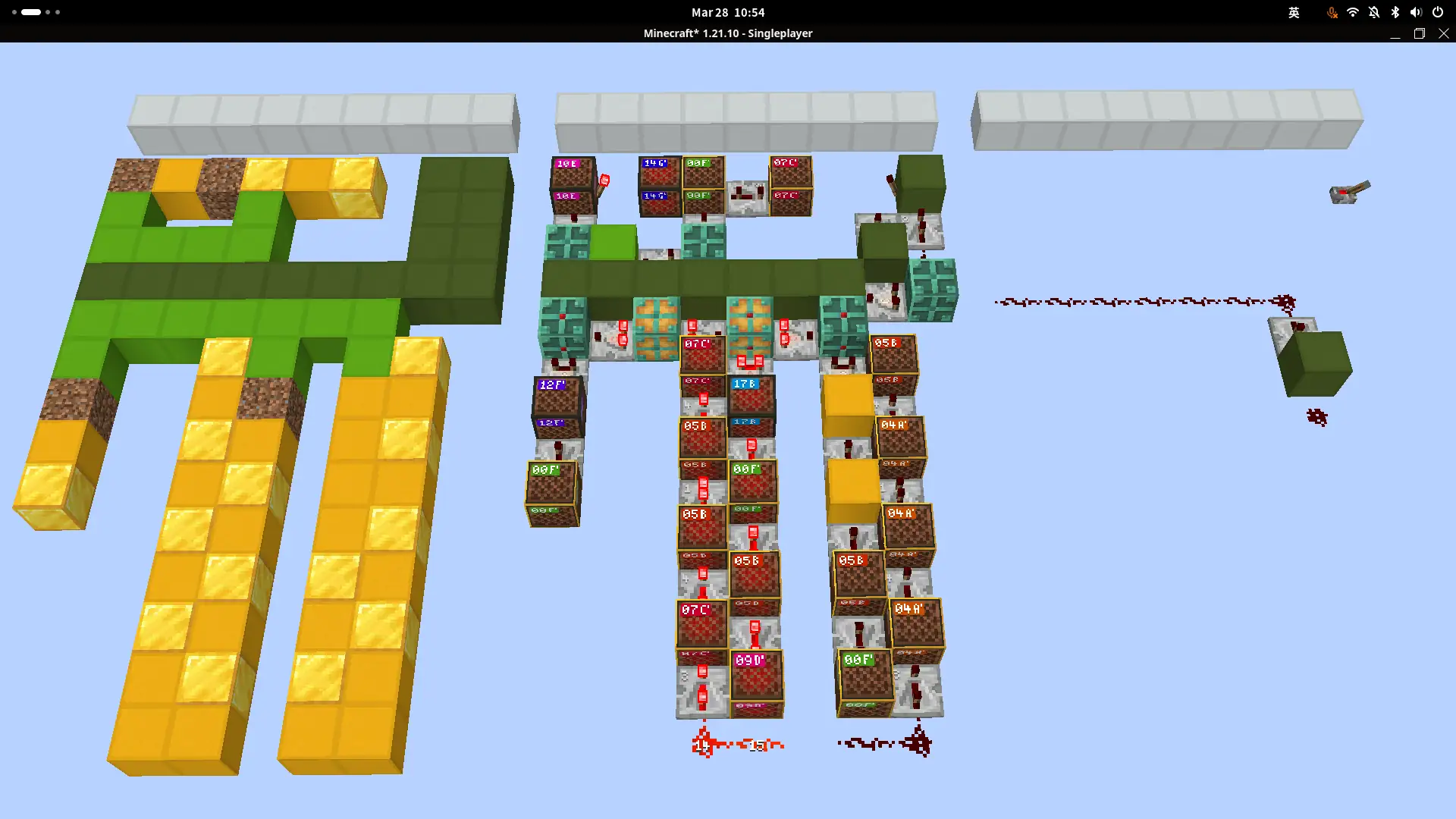Click the speaker volume icon at top right
This screenshot has height=819, width=1456.
[1415, 12]
